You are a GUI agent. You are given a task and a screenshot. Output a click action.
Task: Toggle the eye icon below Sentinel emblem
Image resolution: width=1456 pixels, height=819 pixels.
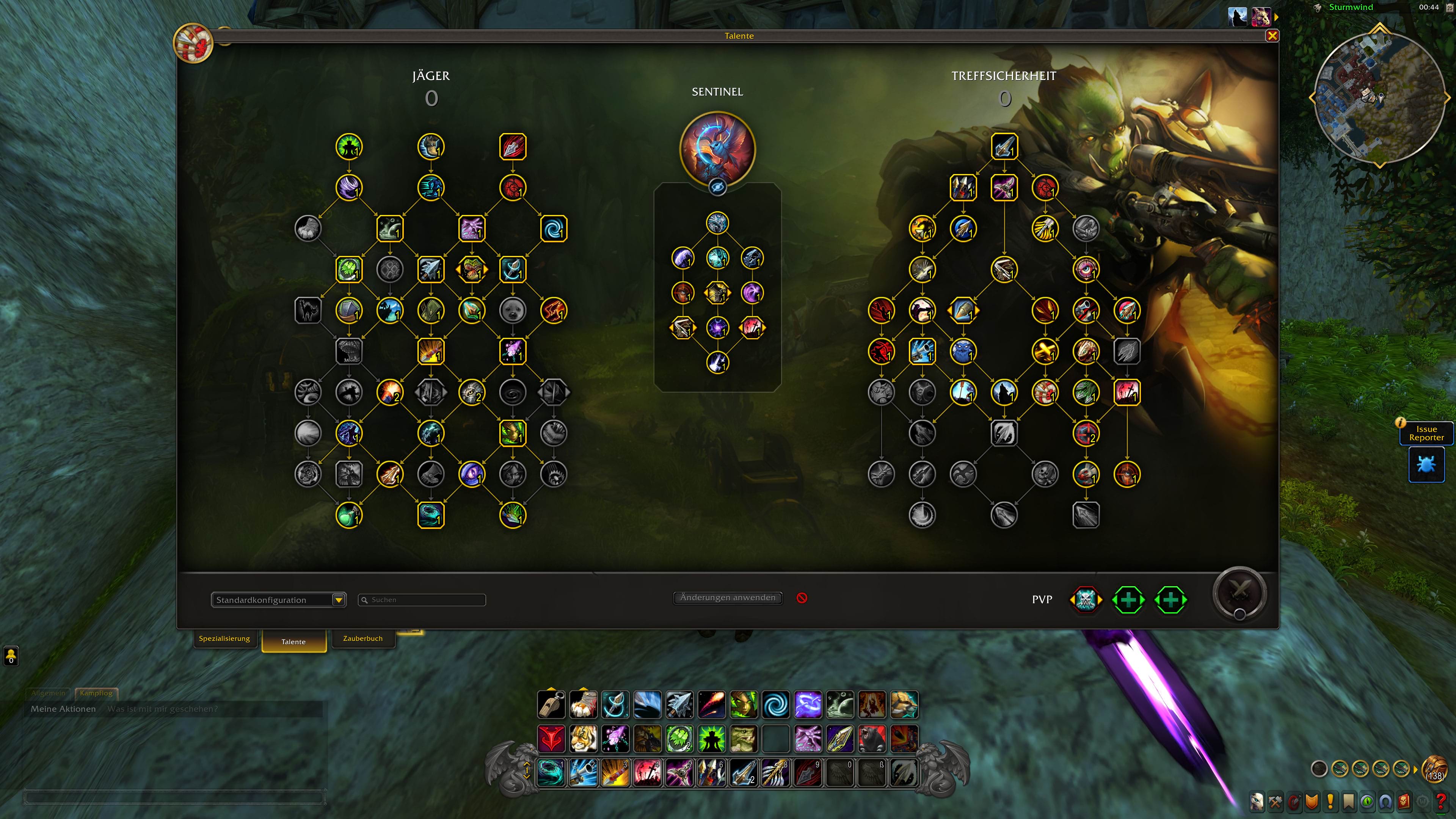[717, 187]
